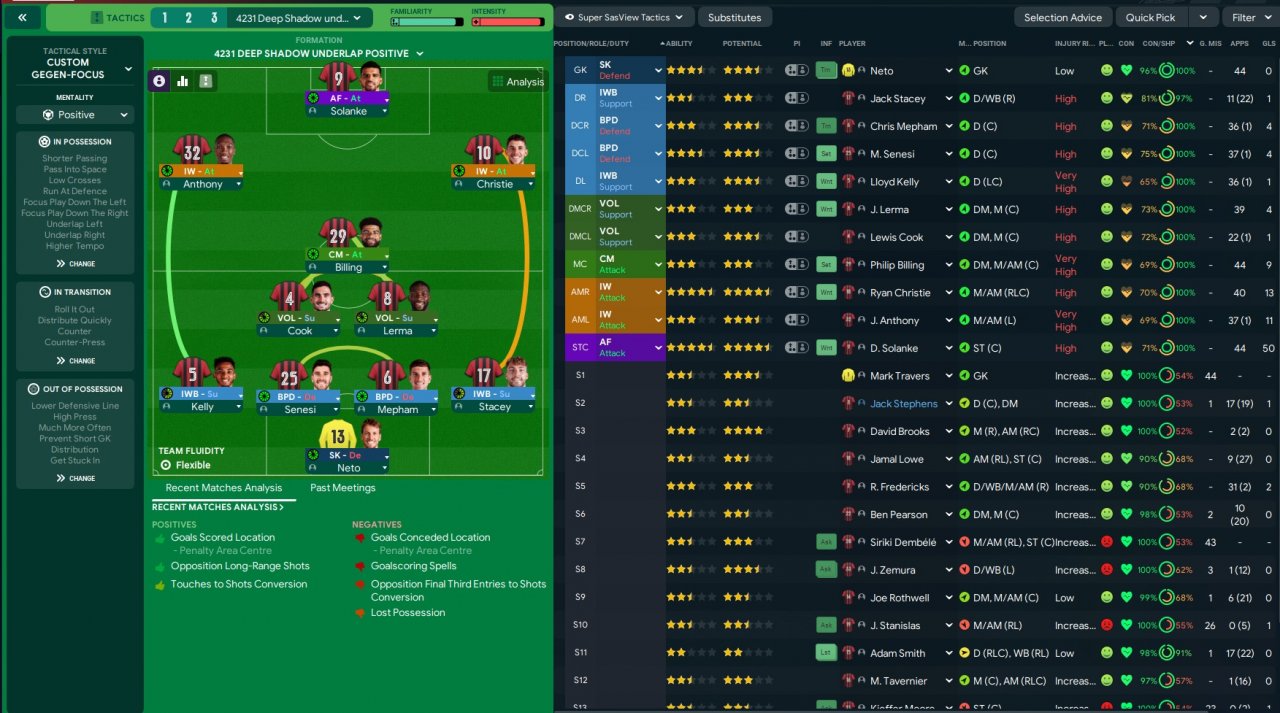
Task: Click Change under In Transition
Action: [x=76, y=361]
